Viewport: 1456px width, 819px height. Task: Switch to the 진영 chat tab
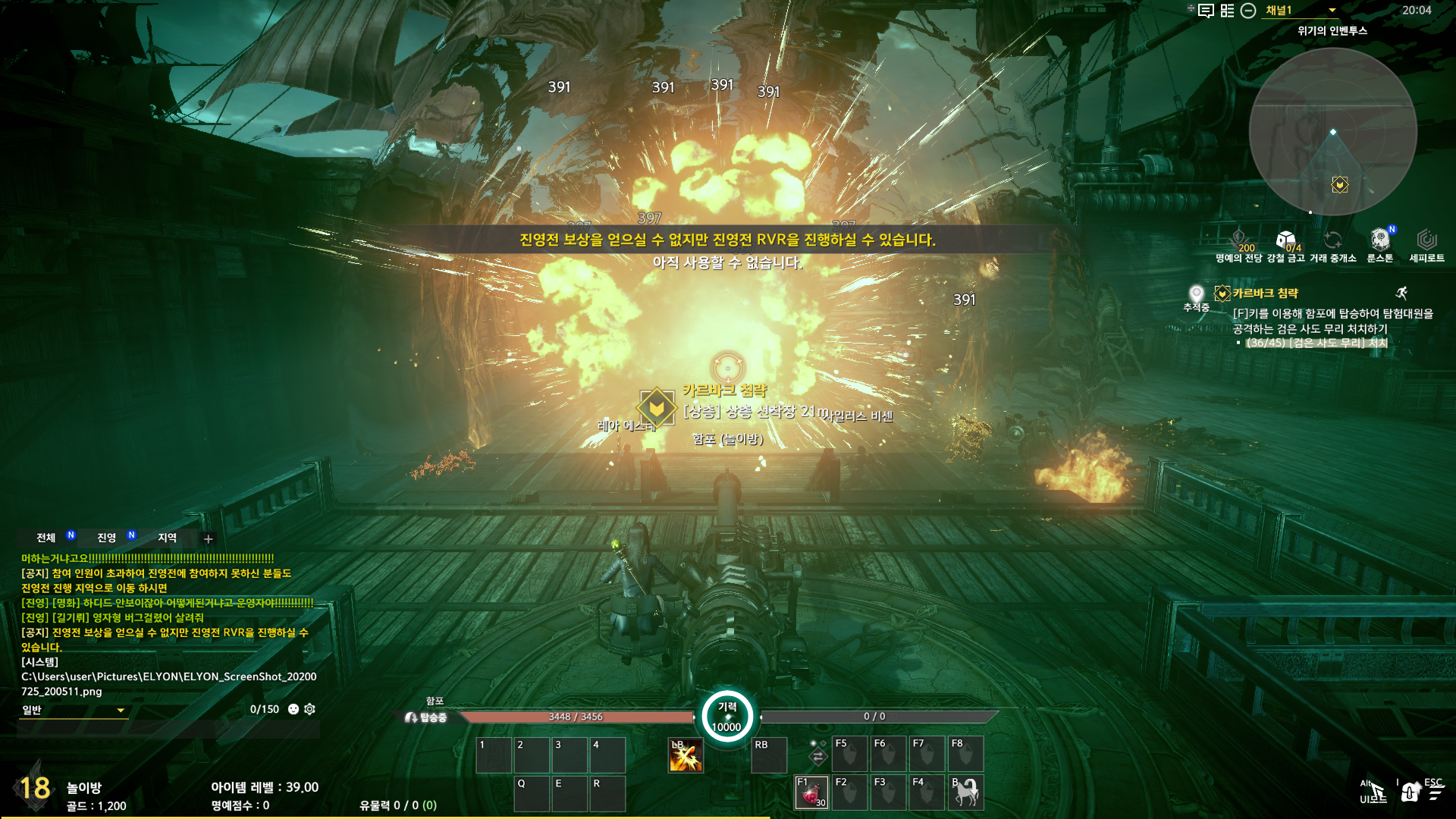click(107, 538)
